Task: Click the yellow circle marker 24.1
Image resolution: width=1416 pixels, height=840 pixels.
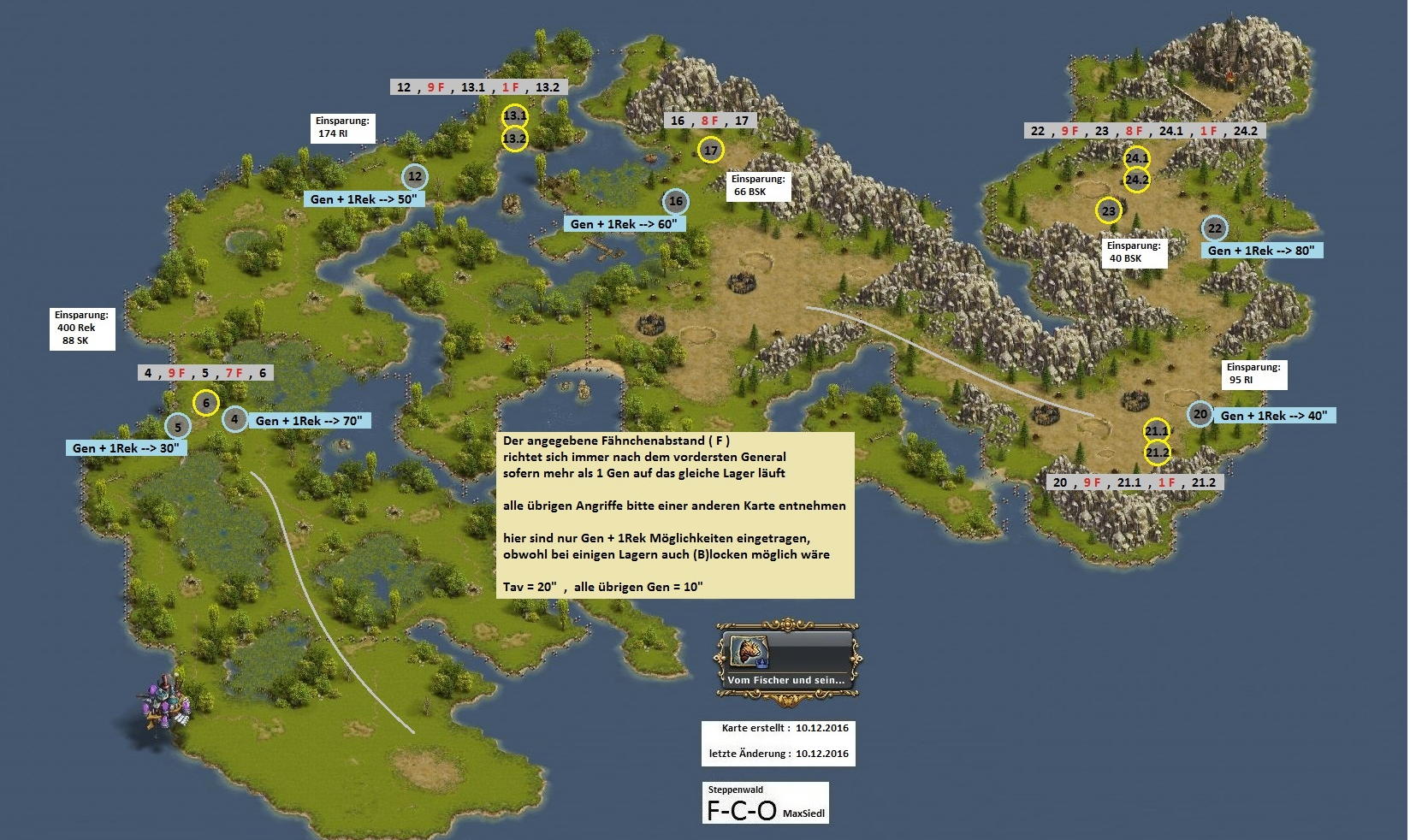Action: 1137,158
